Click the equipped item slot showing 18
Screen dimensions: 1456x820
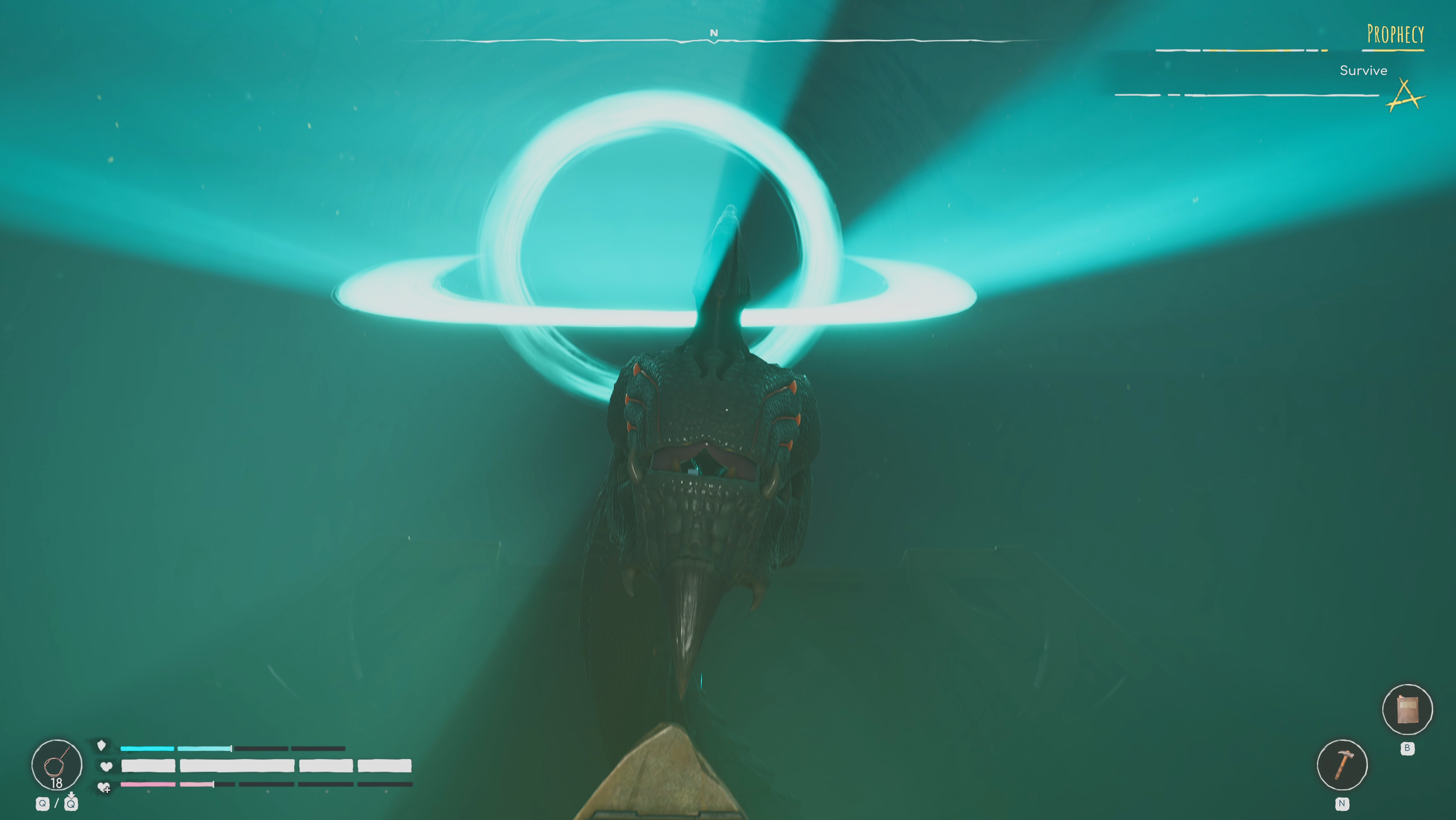coord(57,765)
